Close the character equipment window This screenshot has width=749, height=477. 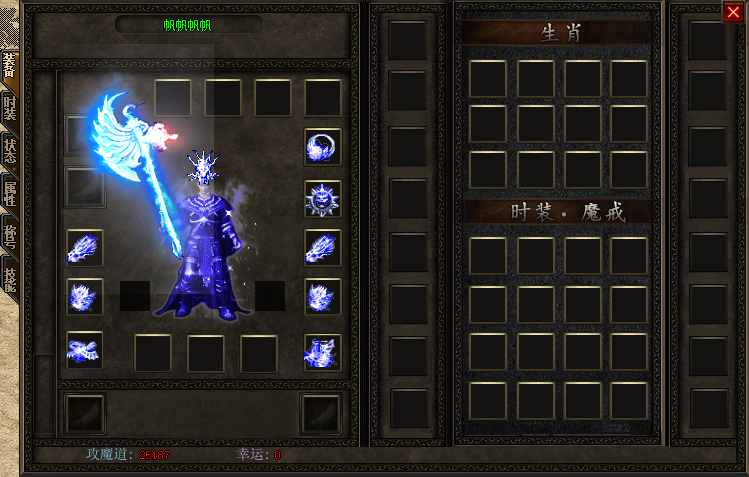click(x=732, y=12)
